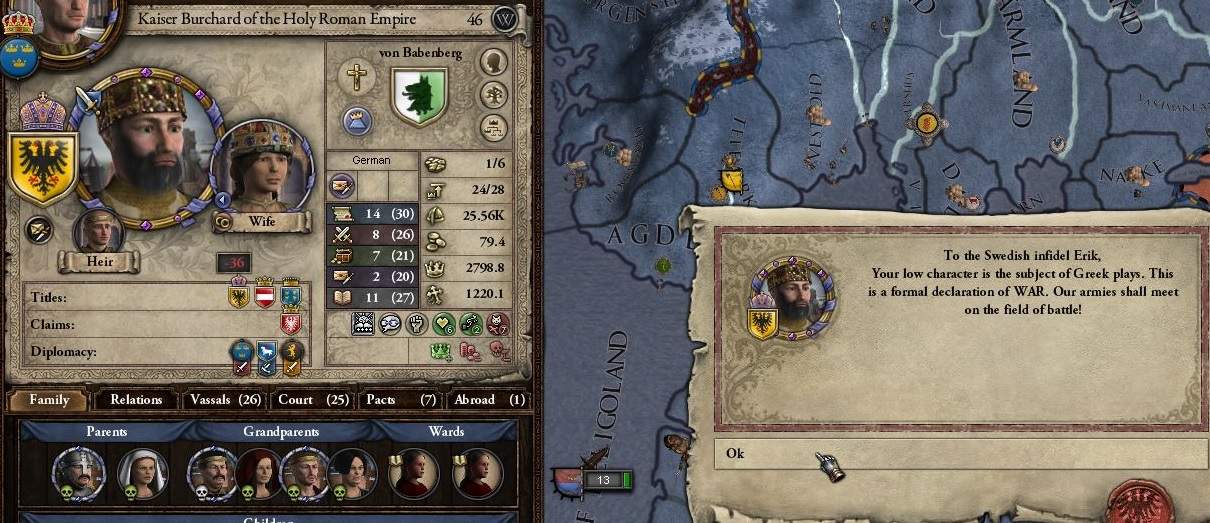
Task: Open the von Babenberg dynasty shield
Action: [419, 95]
